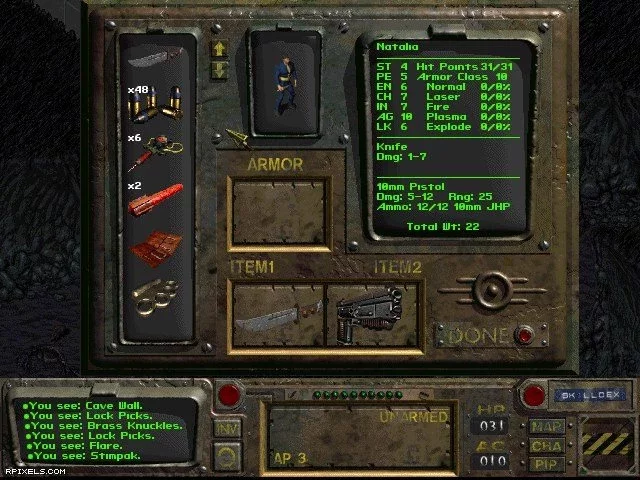
Task: Open the CHA character sheet
Action: (x=547, y=445)
